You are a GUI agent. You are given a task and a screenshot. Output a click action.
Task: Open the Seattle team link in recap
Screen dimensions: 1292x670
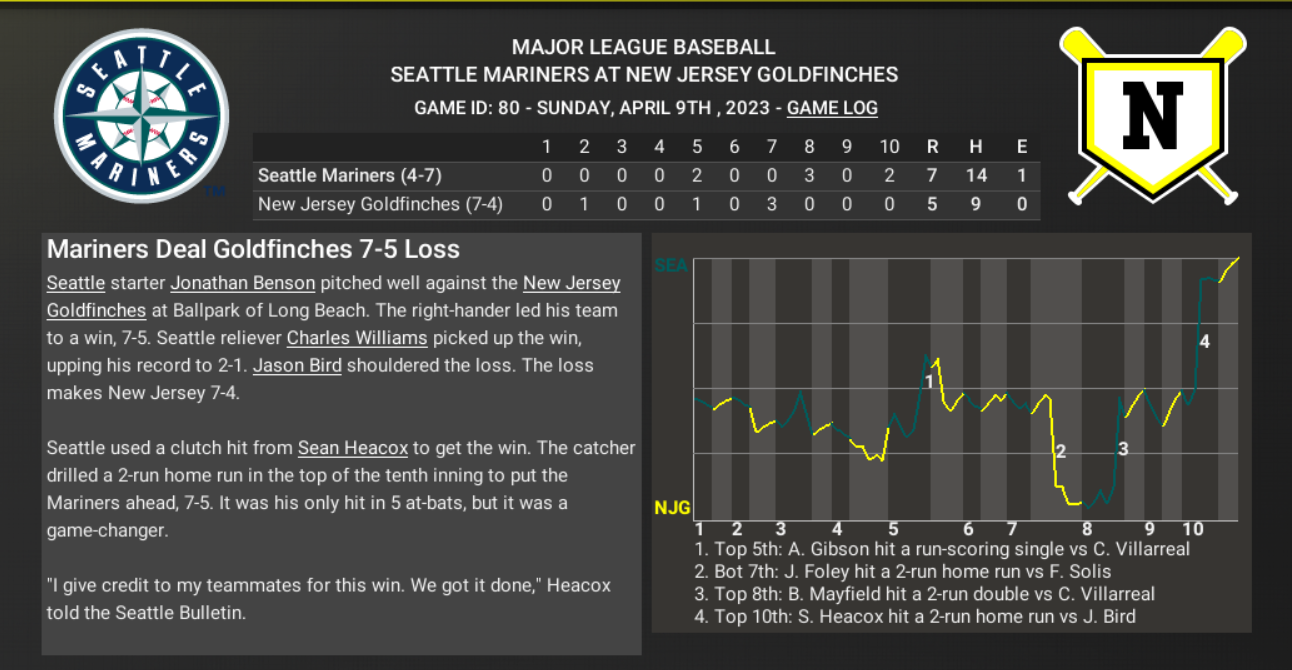(x=76, y=283)
